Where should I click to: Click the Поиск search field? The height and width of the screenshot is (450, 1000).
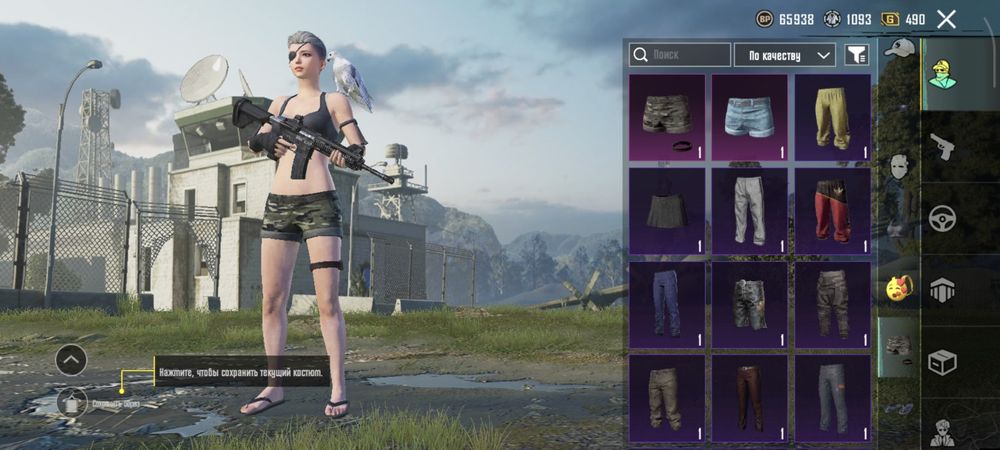tap(679, 55)
